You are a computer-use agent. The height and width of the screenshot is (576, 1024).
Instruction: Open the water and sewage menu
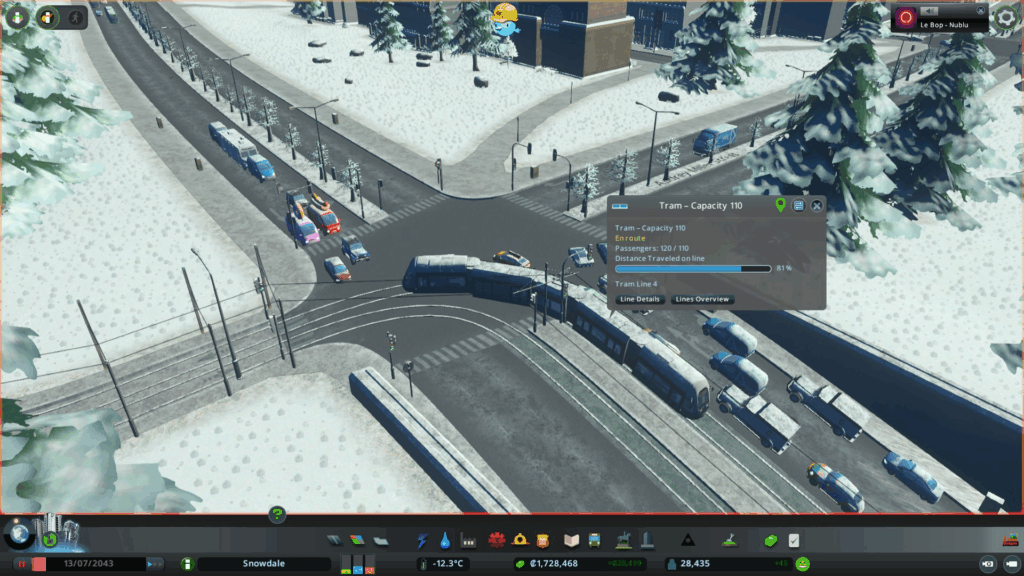point(445,541)
